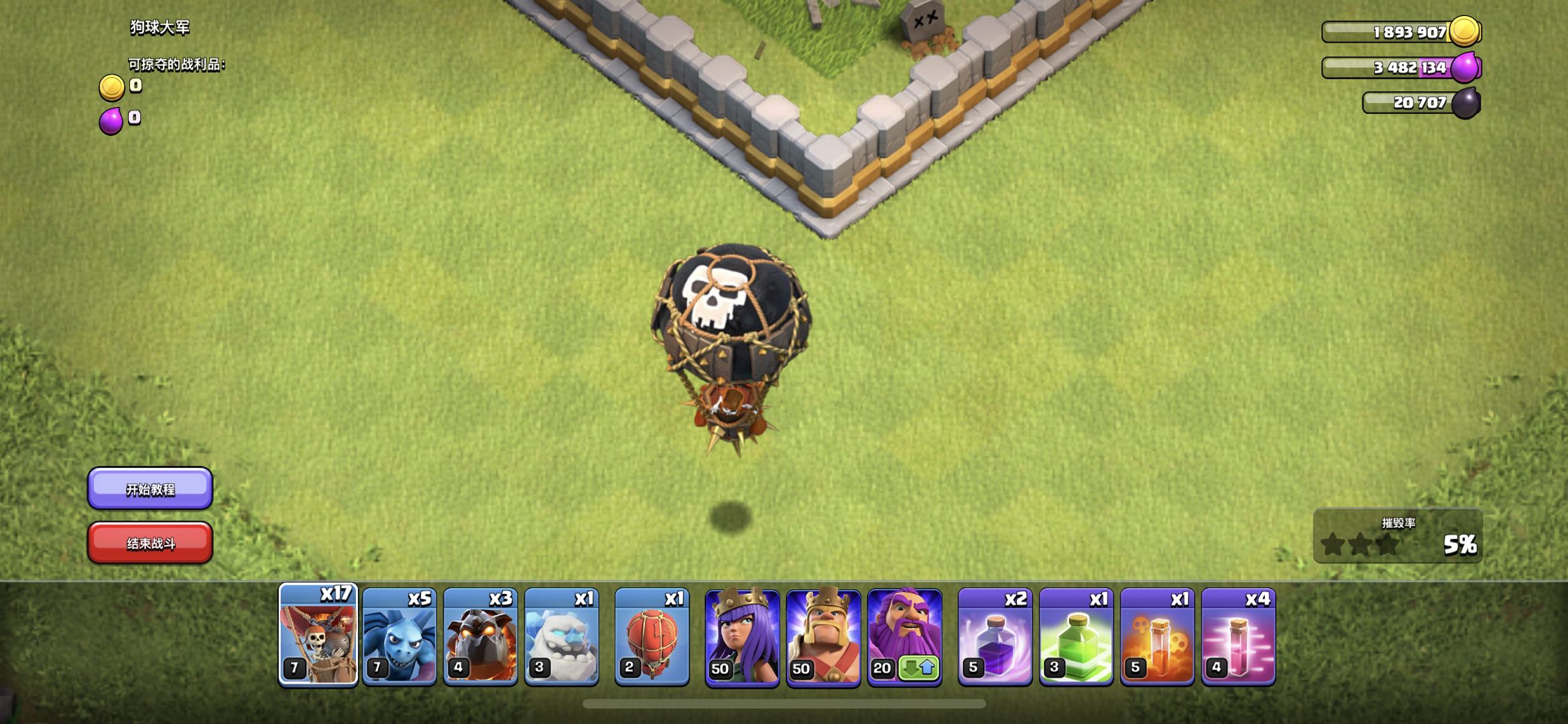Click the 开始教程 button
This screenshot has width=1568, height=724.
(x=150, y=489)
